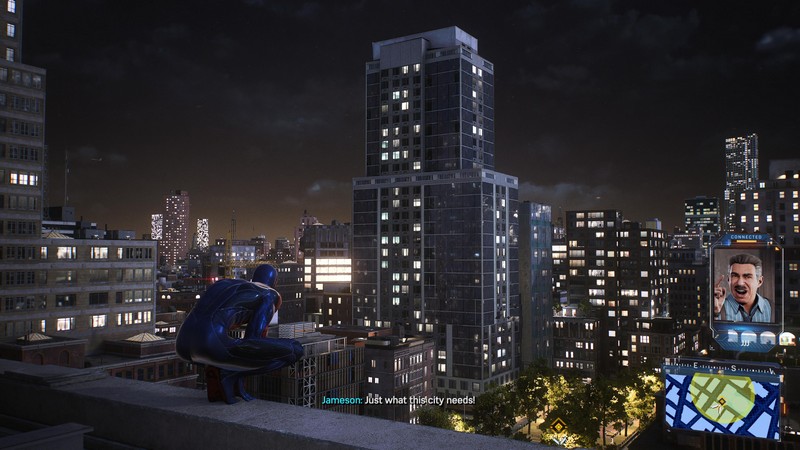Screen dimensions: 800x450
Task: Click the player arrow marker on the minimap
Action: [717, 407]
